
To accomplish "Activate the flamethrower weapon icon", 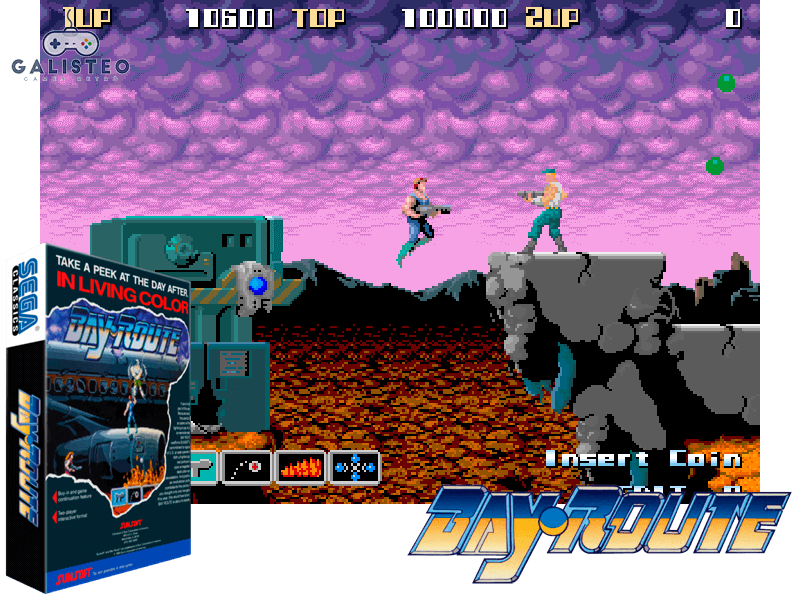I will click(x=301, y=466).
